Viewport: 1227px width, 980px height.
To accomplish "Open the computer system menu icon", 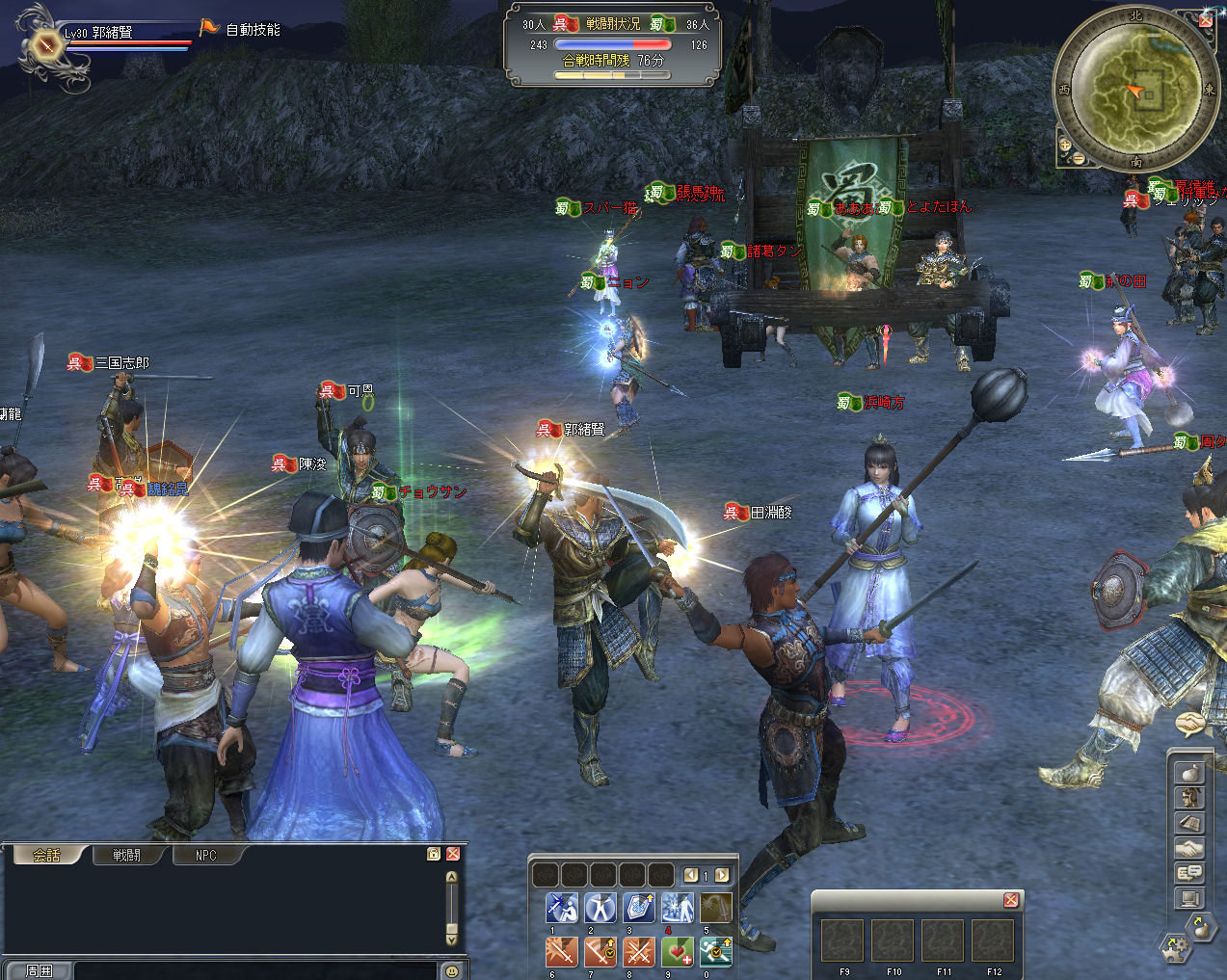I will tap(1190, 899).
